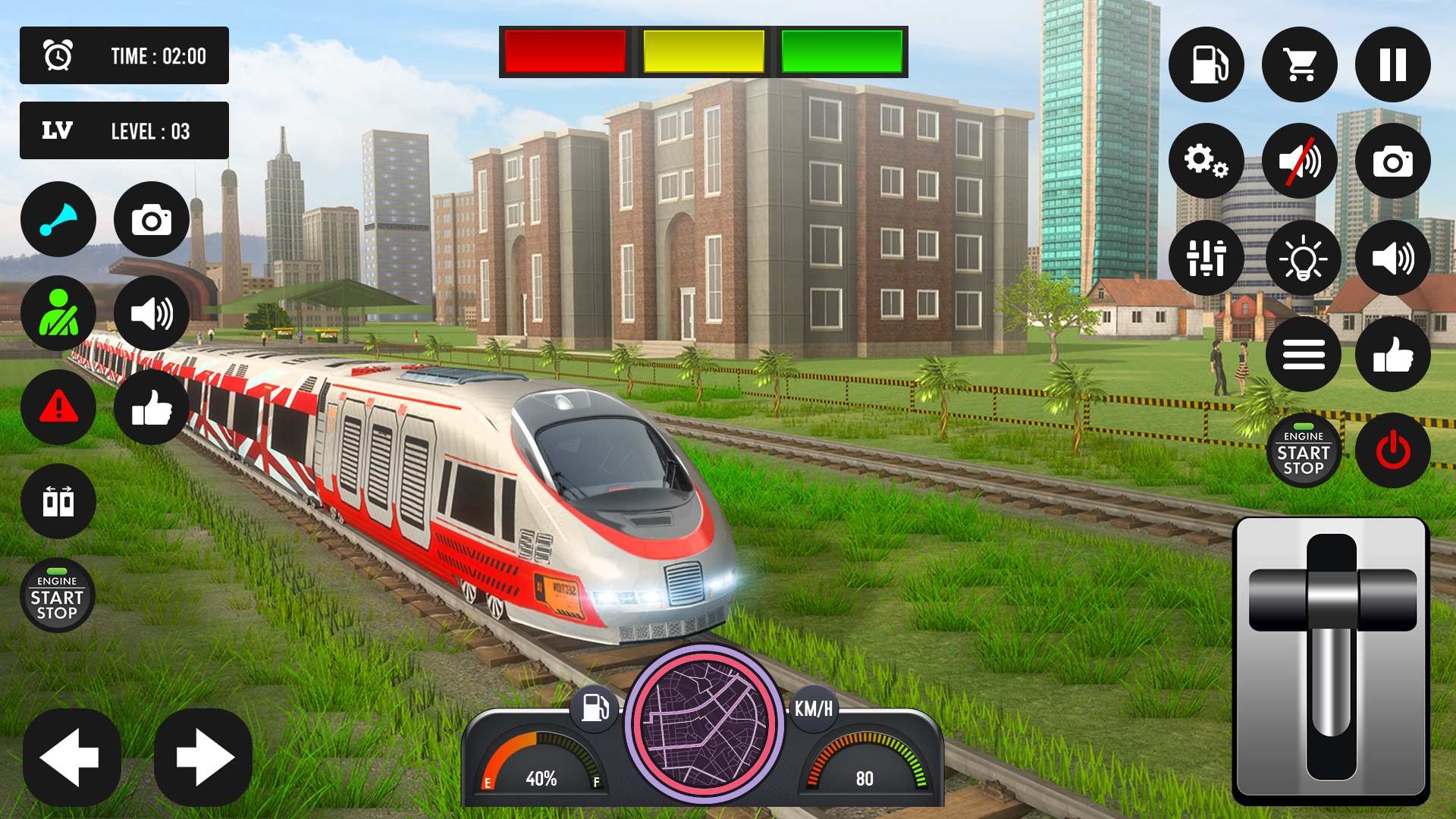
Task: Sound the train horn
Action: (x=58, y=220)
